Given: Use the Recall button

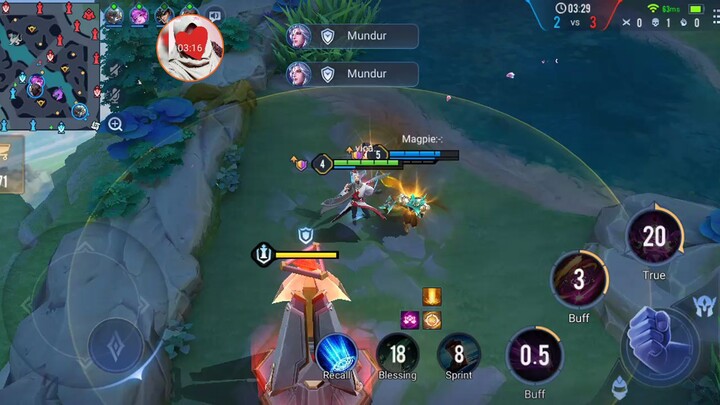Looking at the screenshot, I should coord(336,352).
